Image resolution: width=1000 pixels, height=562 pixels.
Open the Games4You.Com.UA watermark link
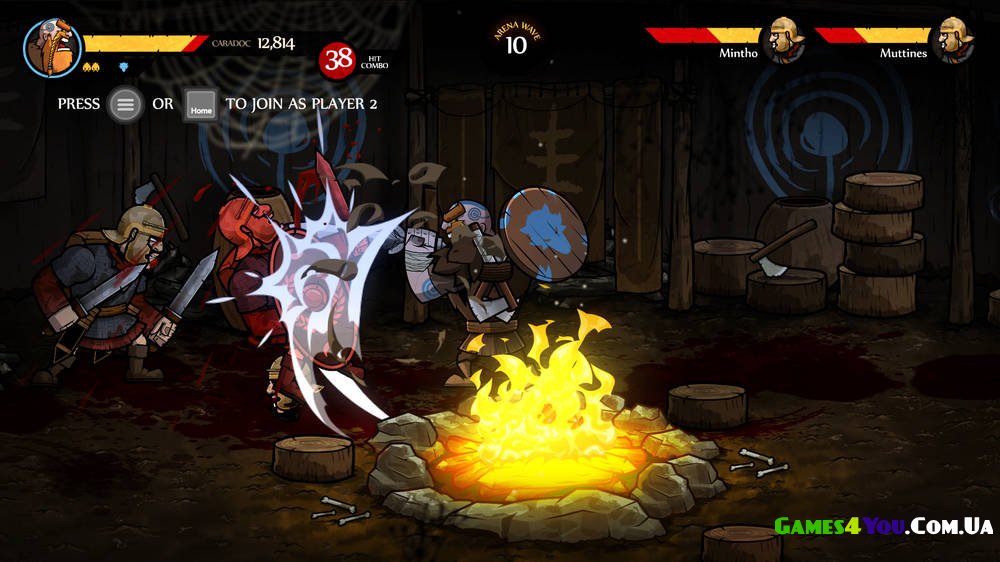click(x=883, y=526)
